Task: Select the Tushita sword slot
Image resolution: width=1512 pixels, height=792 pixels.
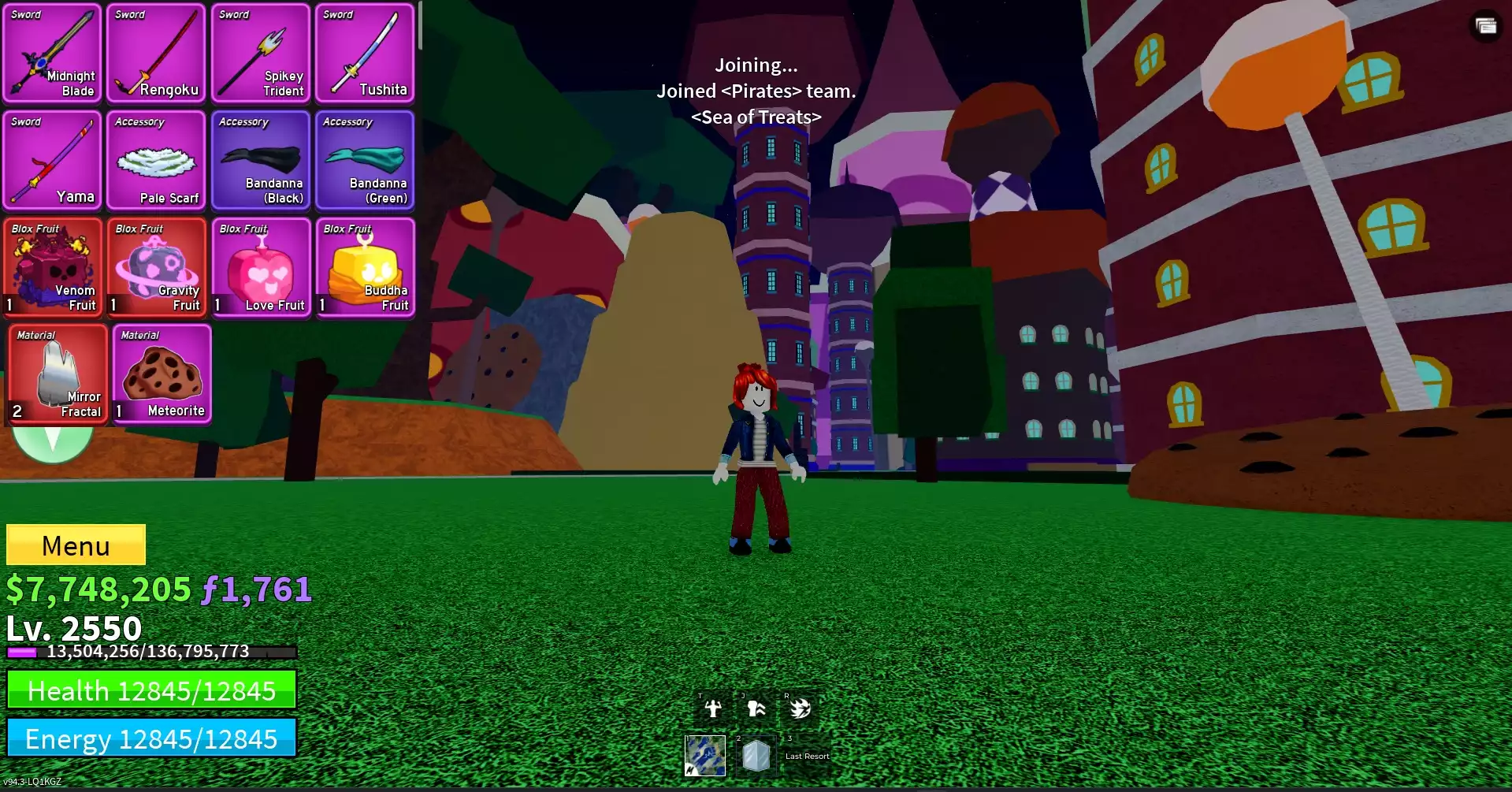Action: click(x=364, y=54)
